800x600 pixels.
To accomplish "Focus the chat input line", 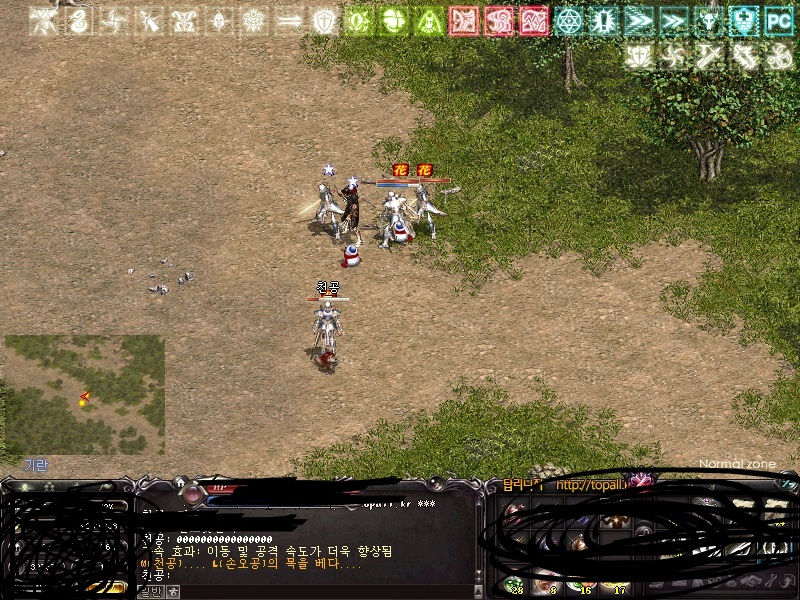I will (x=300, y=576).
